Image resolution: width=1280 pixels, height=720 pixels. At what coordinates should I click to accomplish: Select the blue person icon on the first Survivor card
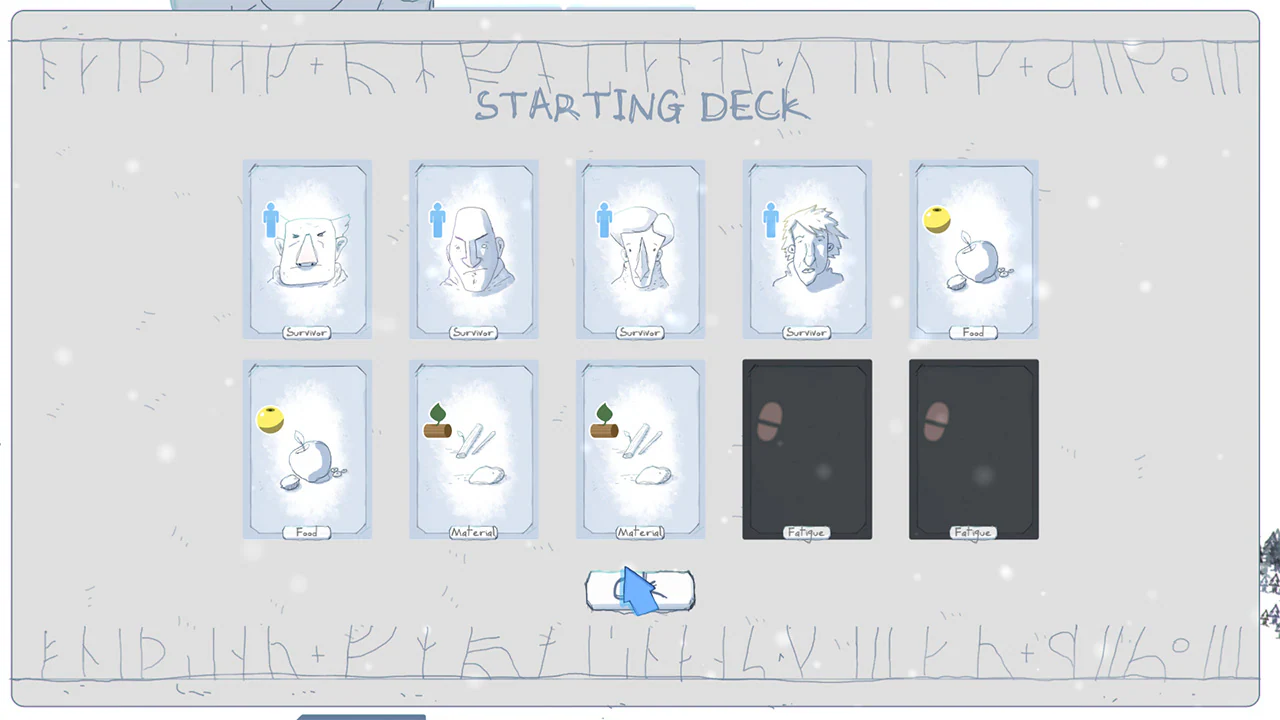271,220
